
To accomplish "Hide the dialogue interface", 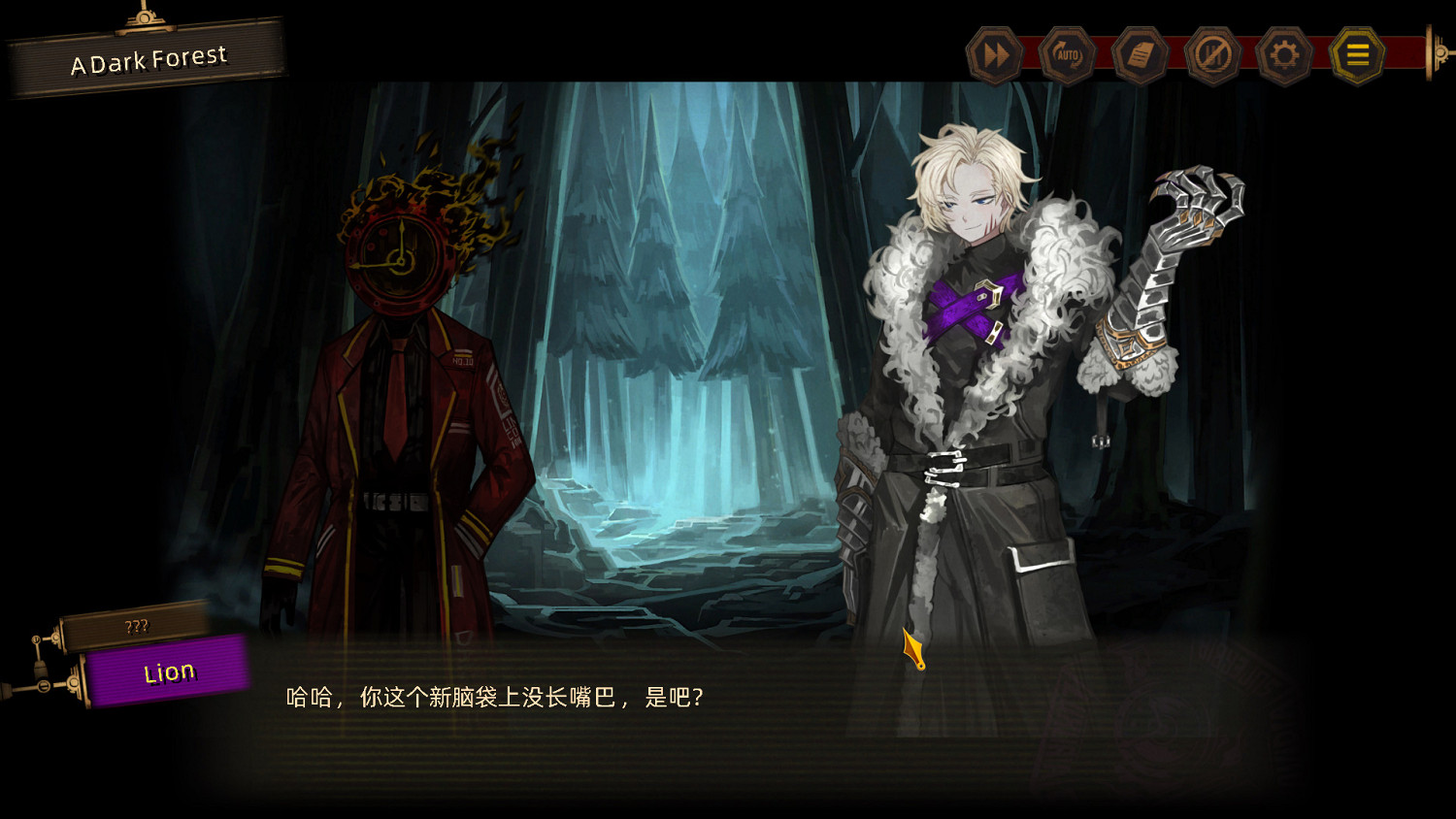I will (1212, 55).
